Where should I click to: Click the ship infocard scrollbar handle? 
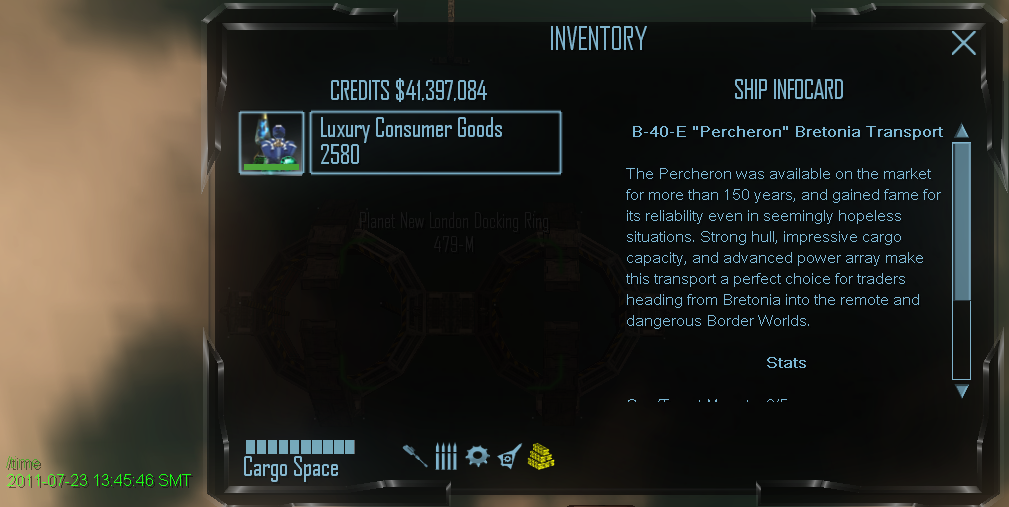point(962,220)
